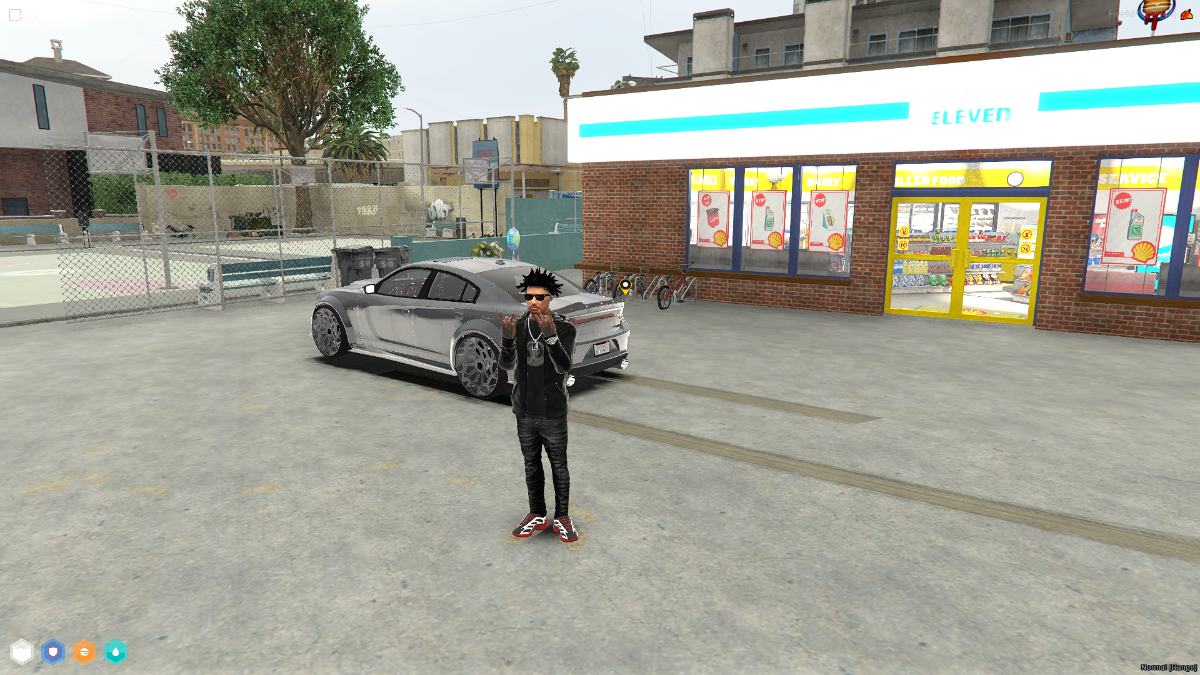
Task: Select the blue armor shield icon
Action: coord(53,652)
